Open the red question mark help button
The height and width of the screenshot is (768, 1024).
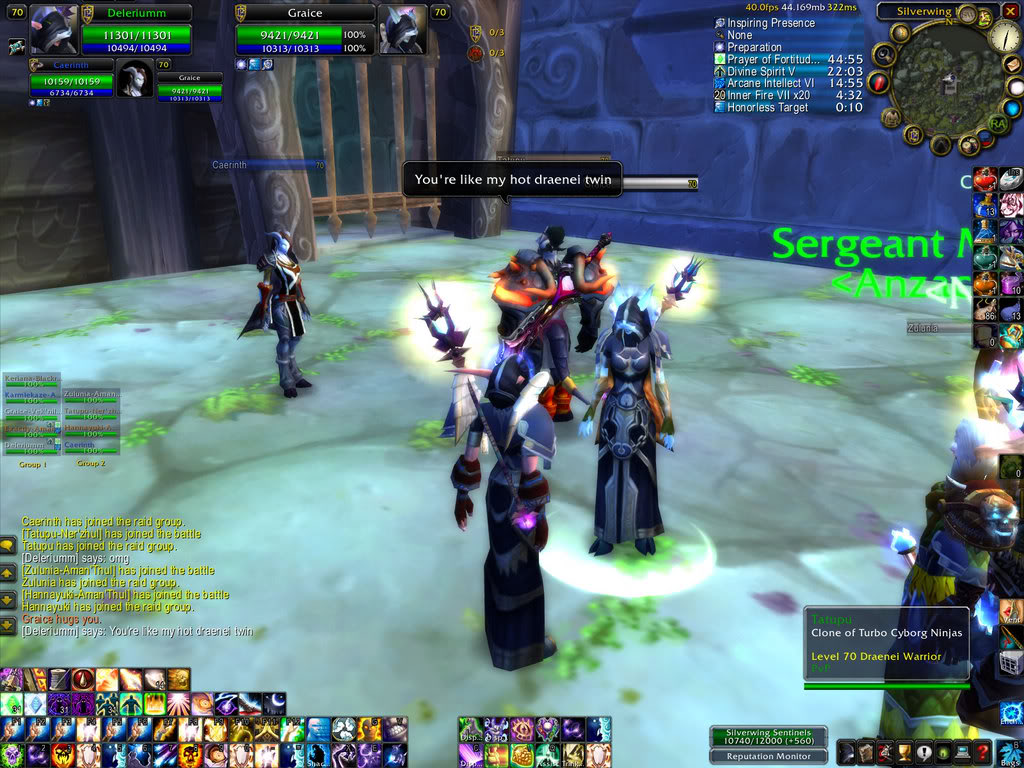tap(983, 752)
